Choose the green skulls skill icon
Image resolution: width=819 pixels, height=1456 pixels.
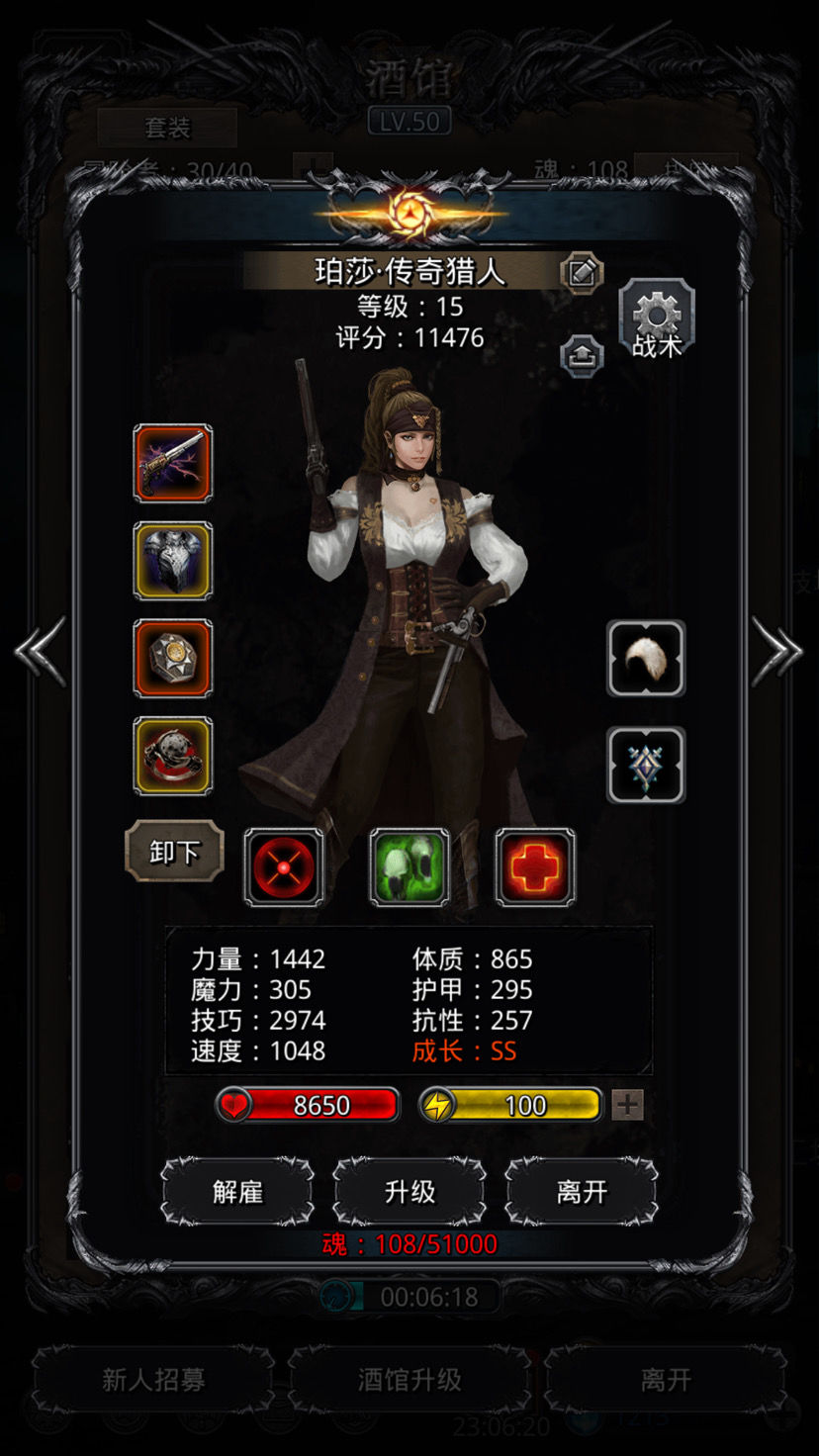tap(409, 867)
